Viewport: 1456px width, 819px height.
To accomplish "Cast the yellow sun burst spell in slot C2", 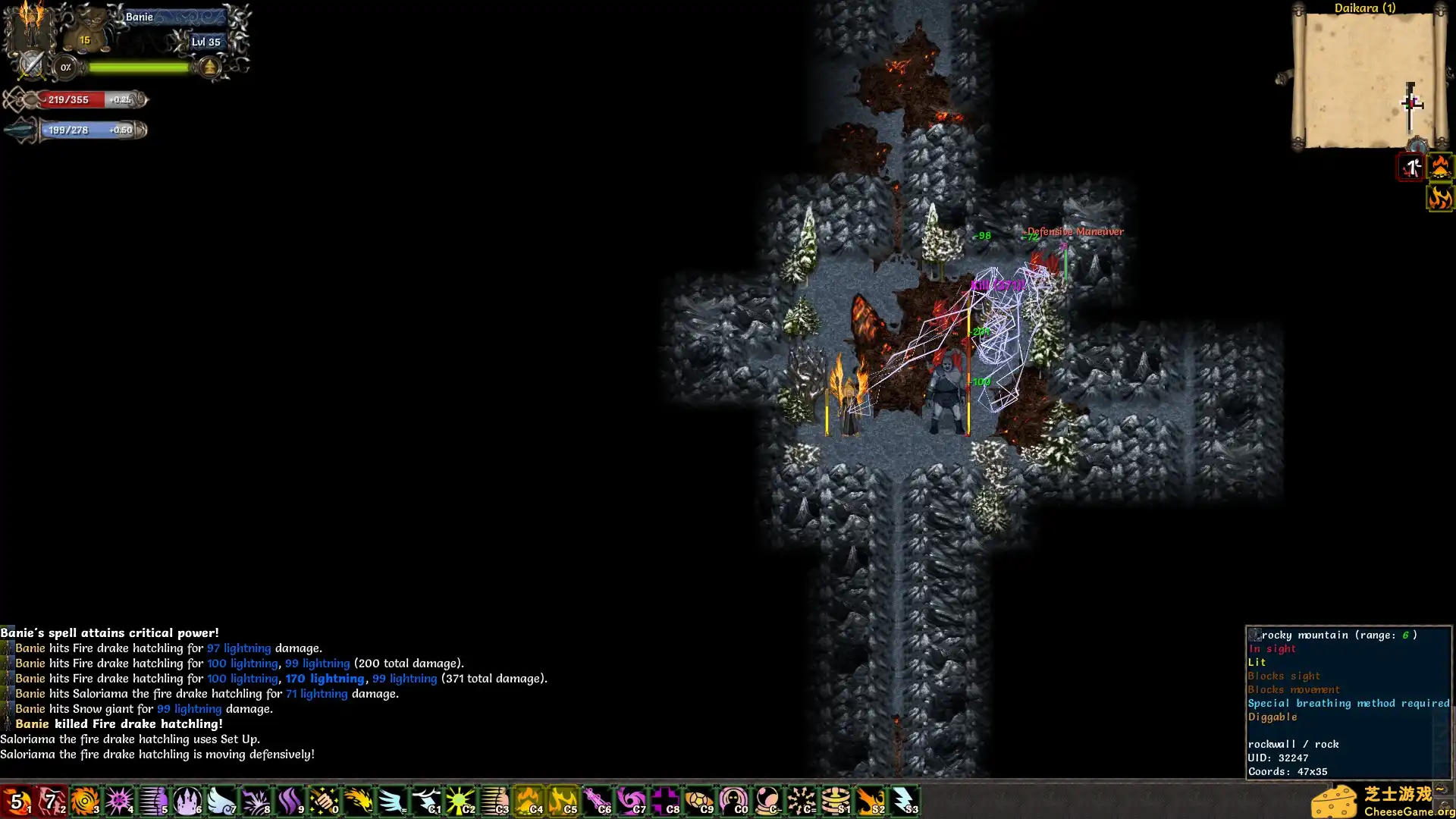I will pos(460,801).
